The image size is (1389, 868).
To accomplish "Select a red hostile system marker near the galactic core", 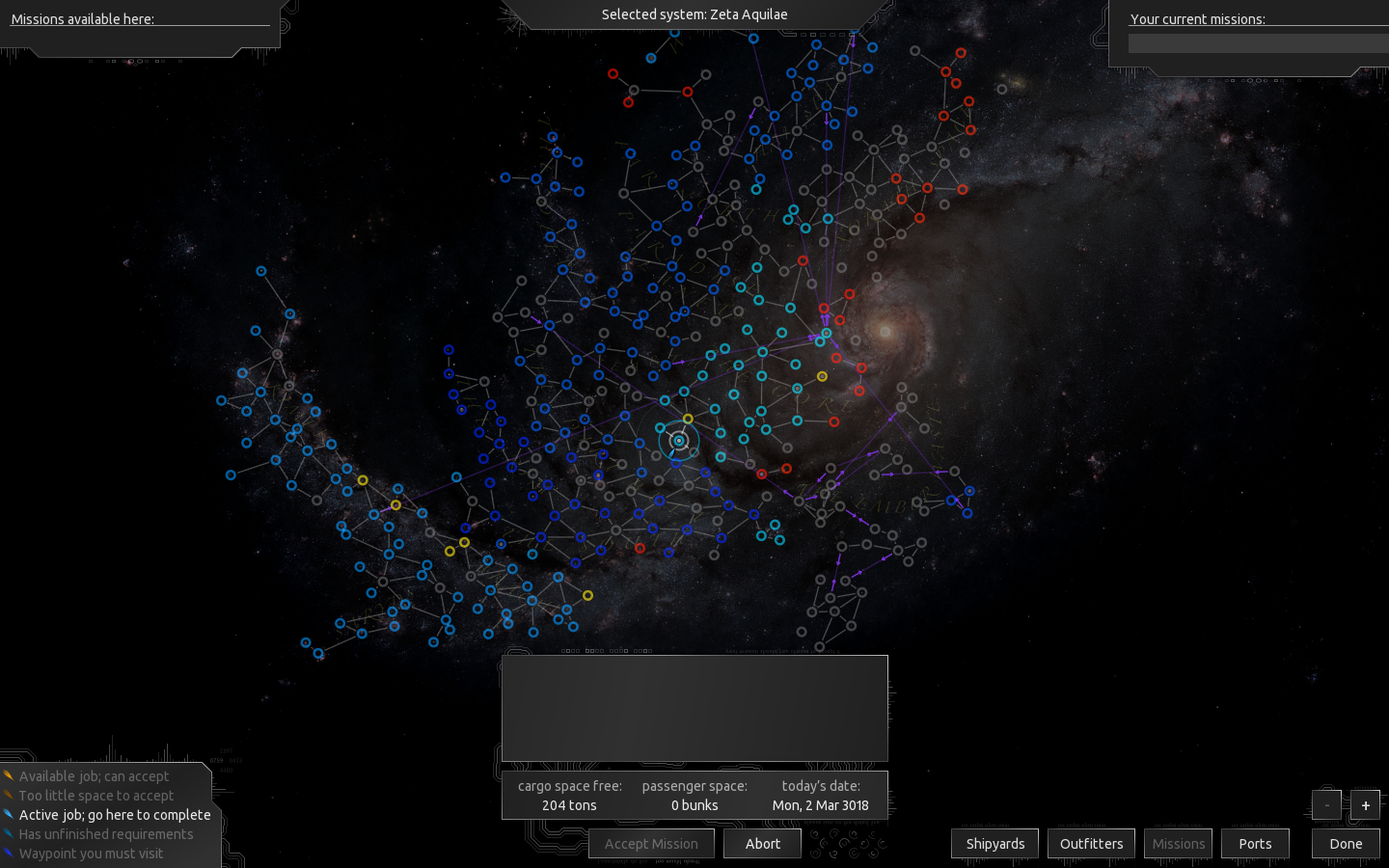I will [860, 367].
